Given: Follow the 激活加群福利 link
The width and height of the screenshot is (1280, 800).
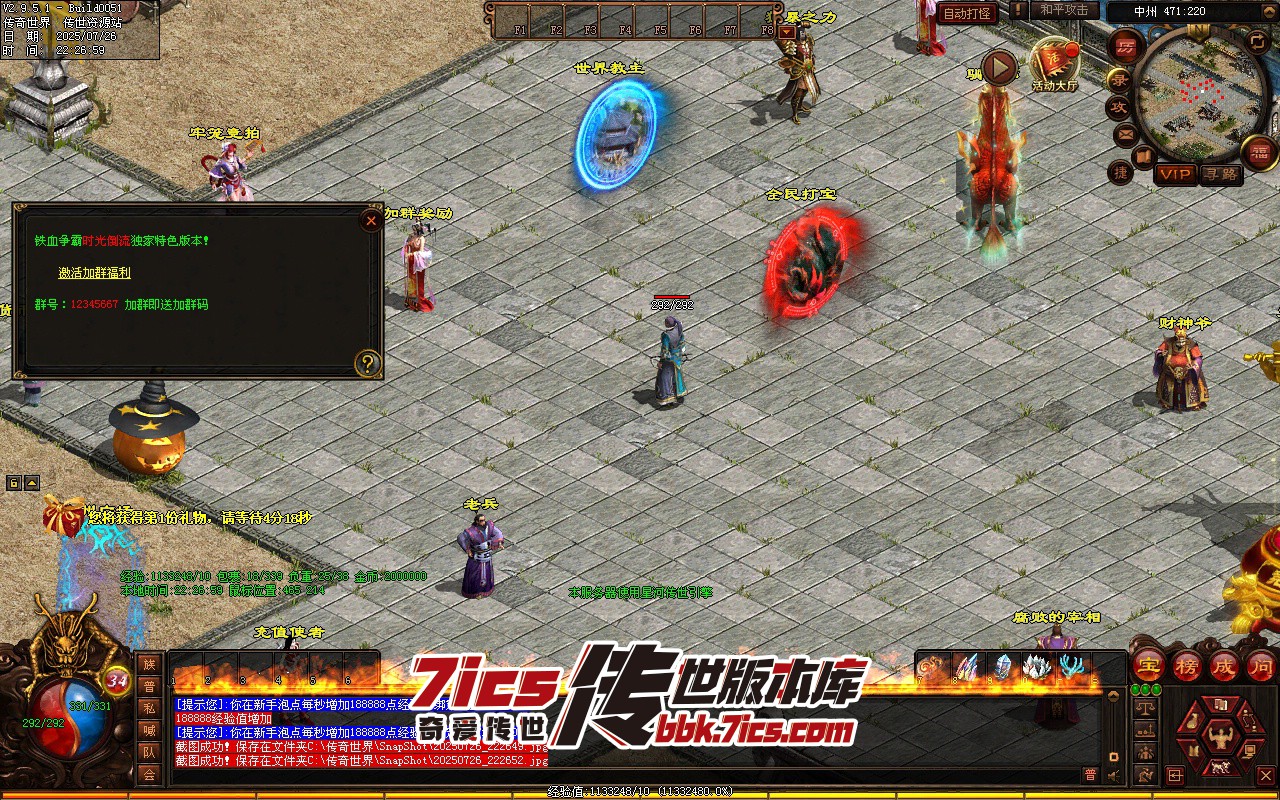Looking at the screenshot, I should click(94, 272).
